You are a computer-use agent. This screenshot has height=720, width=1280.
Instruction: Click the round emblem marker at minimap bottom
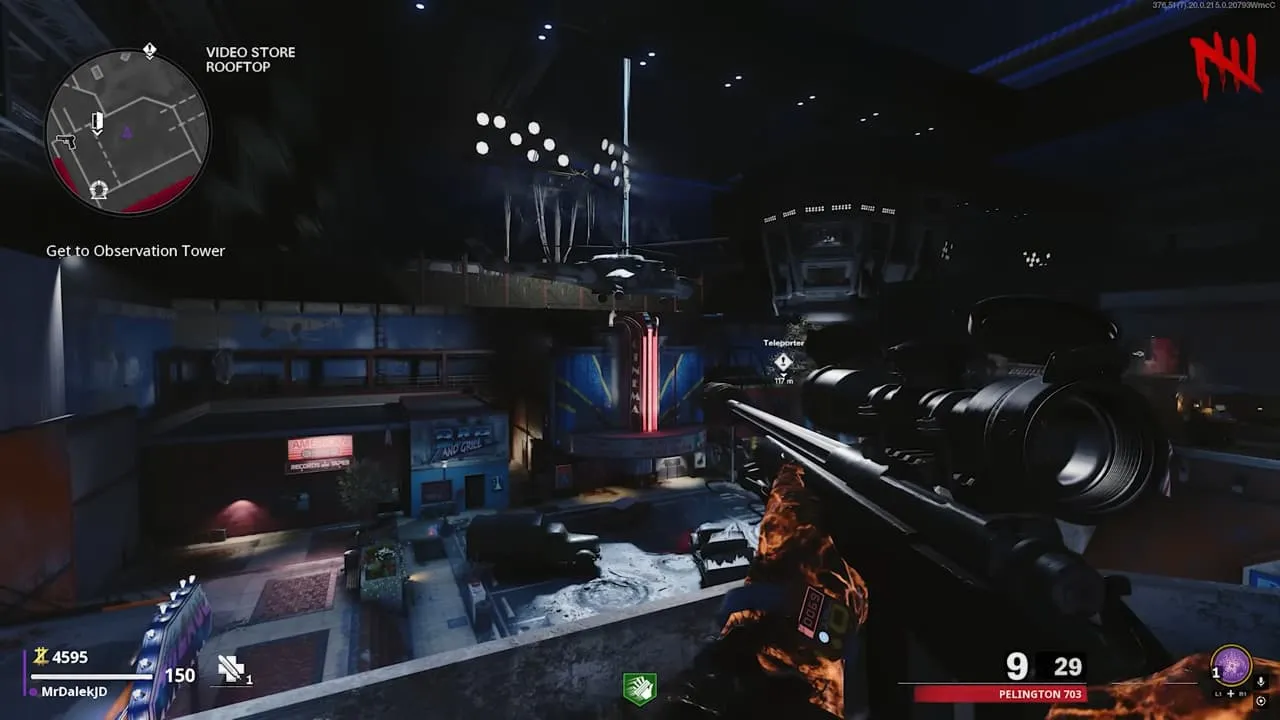click(x=98, y=190)
